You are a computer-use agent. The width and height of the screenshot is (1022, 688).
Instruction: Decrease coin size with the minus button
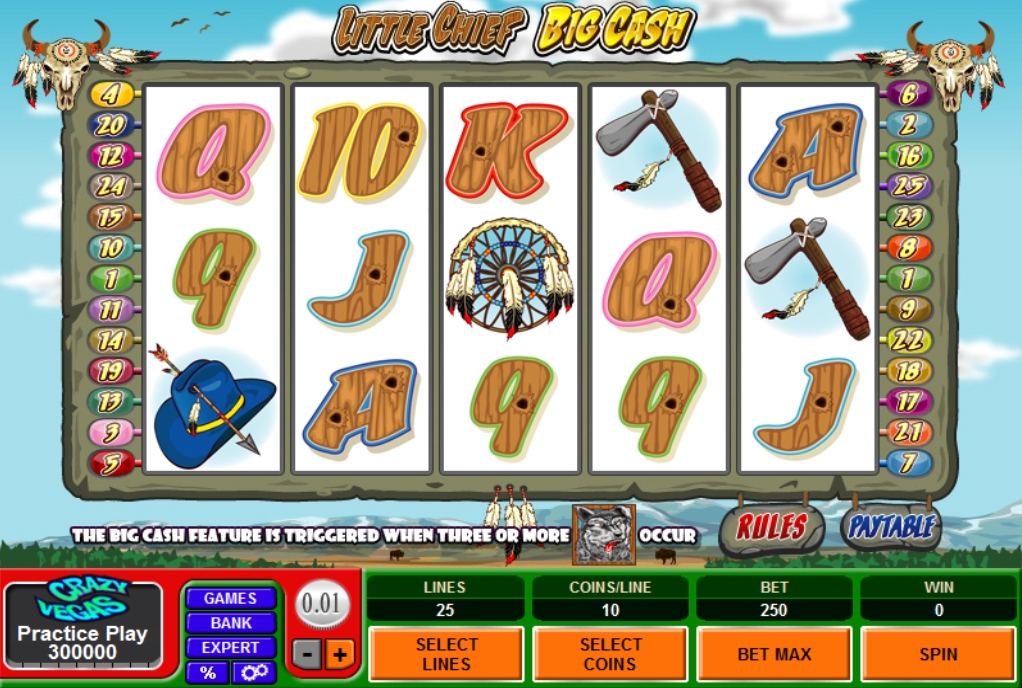click(308, 655)
